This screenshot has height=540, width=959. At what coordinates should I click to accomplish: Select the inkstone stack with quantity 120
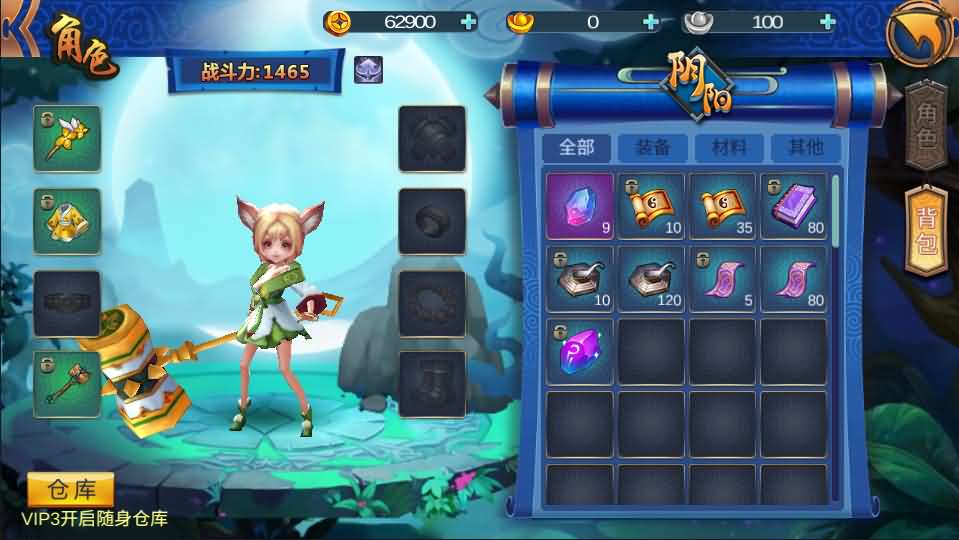tap(651, 278)
